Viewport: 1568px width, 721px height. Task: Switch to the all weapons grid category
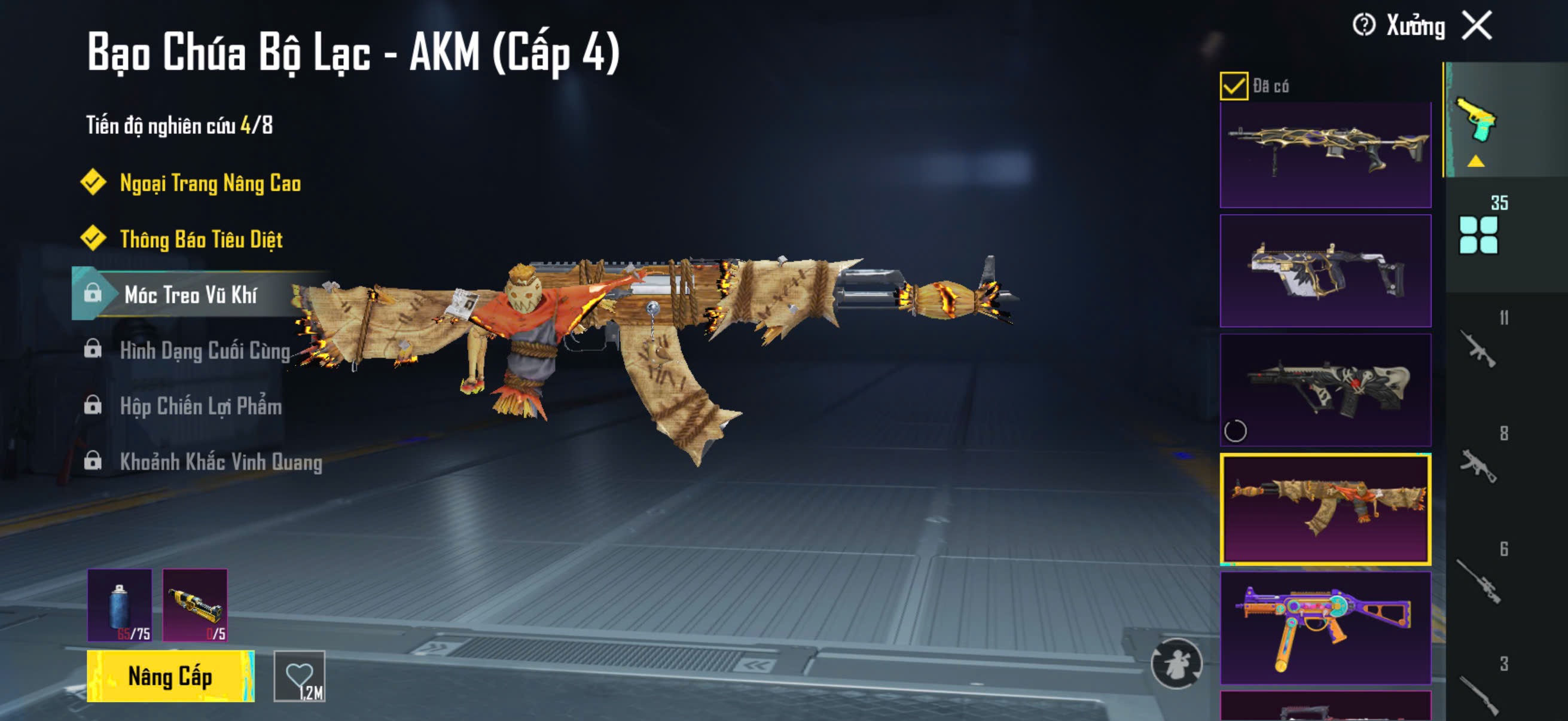coord(1478,234)
